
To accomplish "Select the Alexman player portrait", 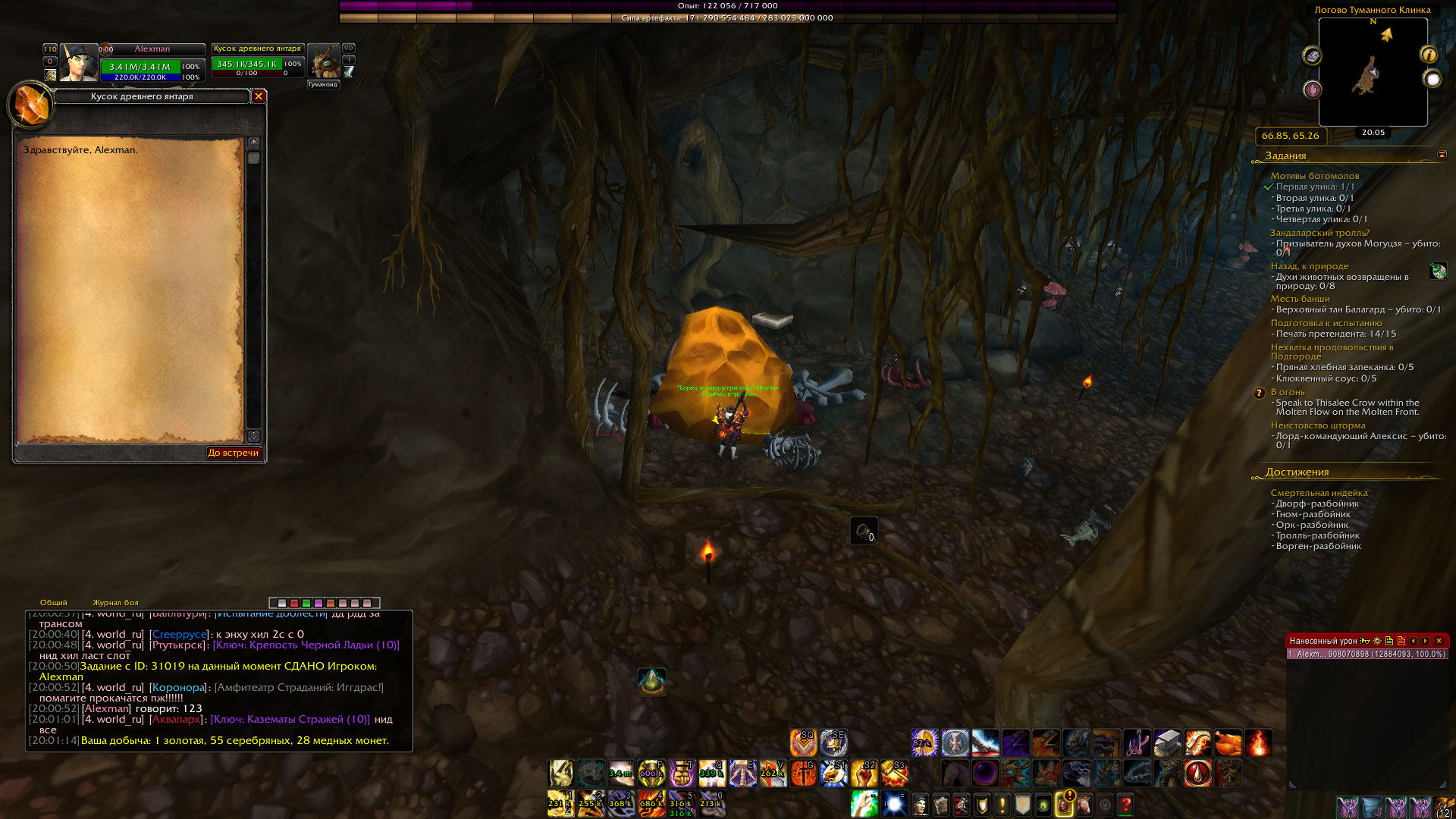I will [x=79, y=64].
